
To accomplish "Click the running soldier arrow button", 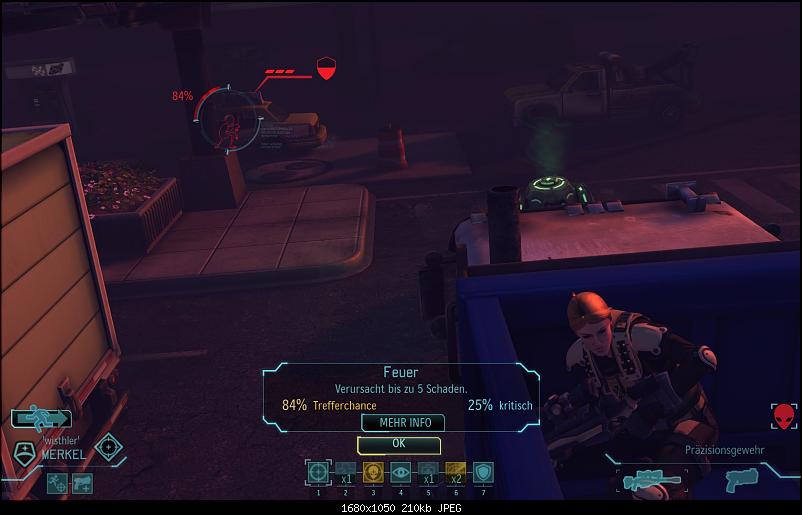I will [x=41, y=419].
